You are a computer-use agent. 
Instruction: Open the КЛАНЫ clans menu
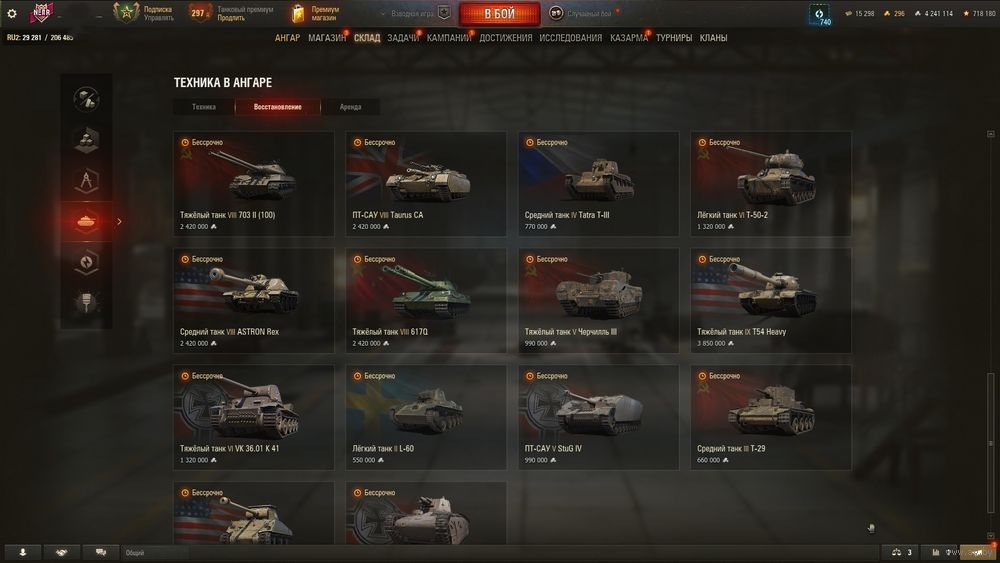(x=713, y=38)
